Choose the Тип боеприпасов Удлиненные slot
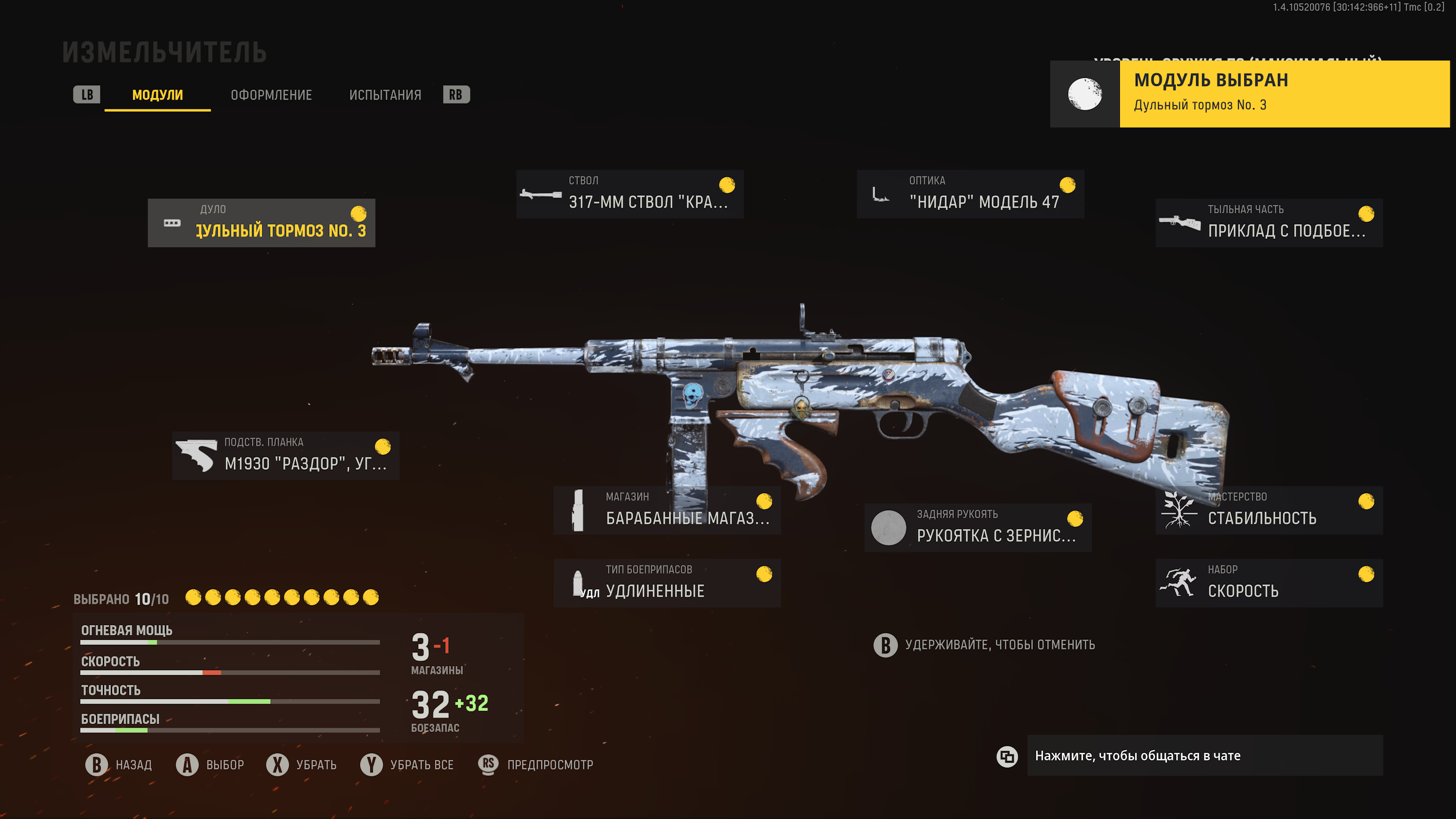The image size is (1456, 819). point(667,583)
